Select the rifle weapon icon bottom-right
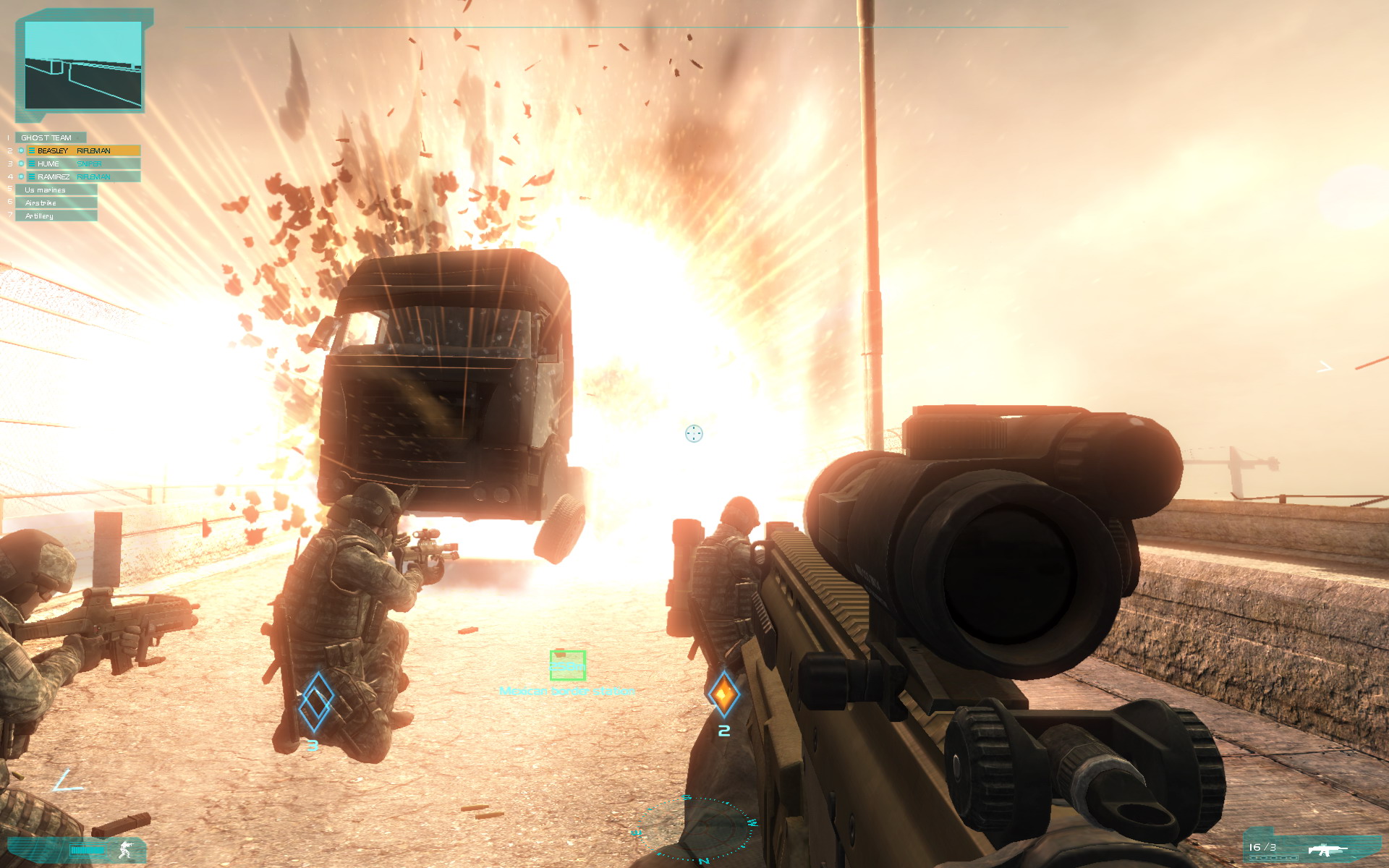The height and width of the screenshot is (868, 1389). pos(1326,851)
